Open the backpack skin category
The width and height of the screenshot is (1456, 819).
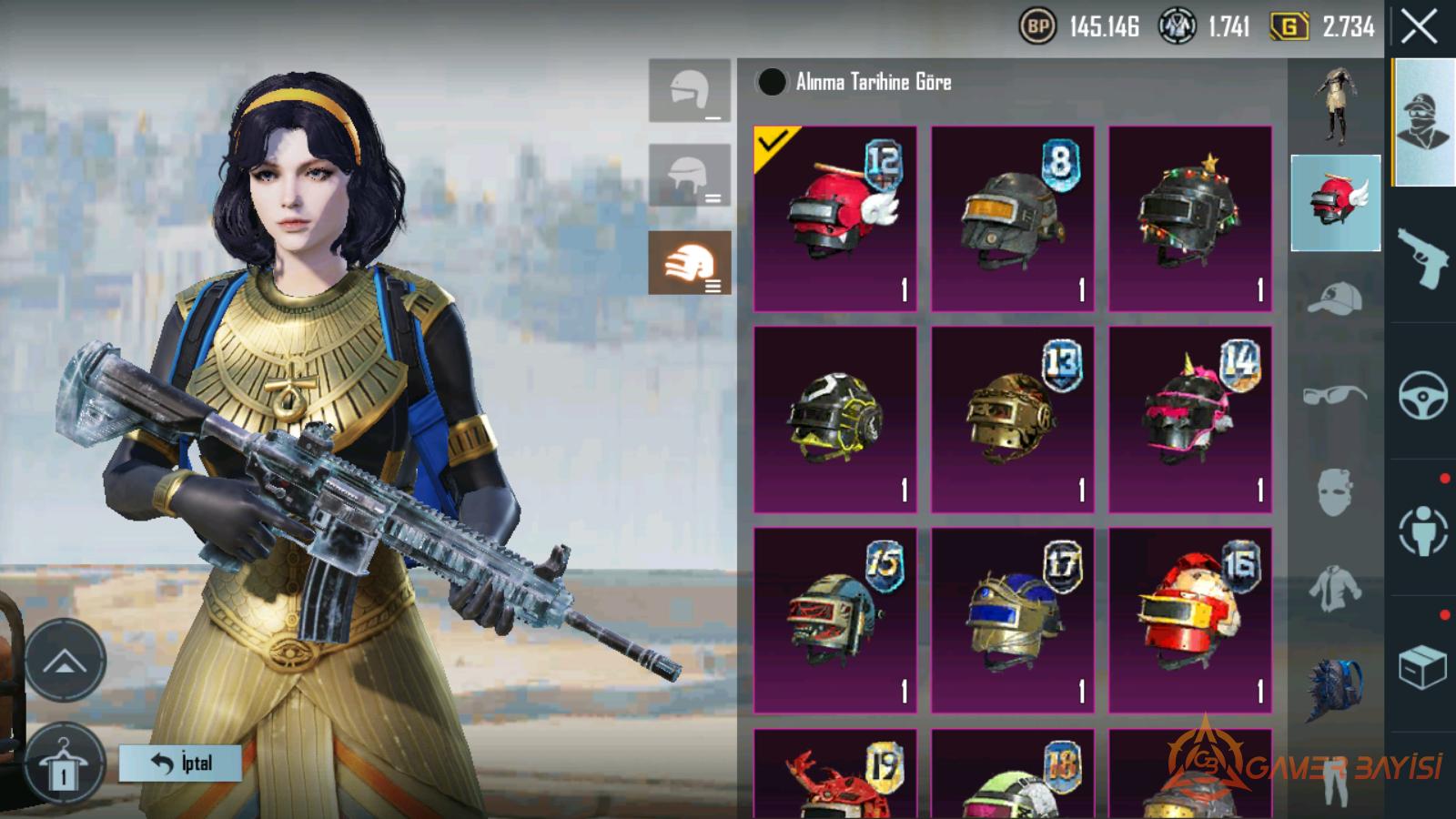tap(1335, 689)
